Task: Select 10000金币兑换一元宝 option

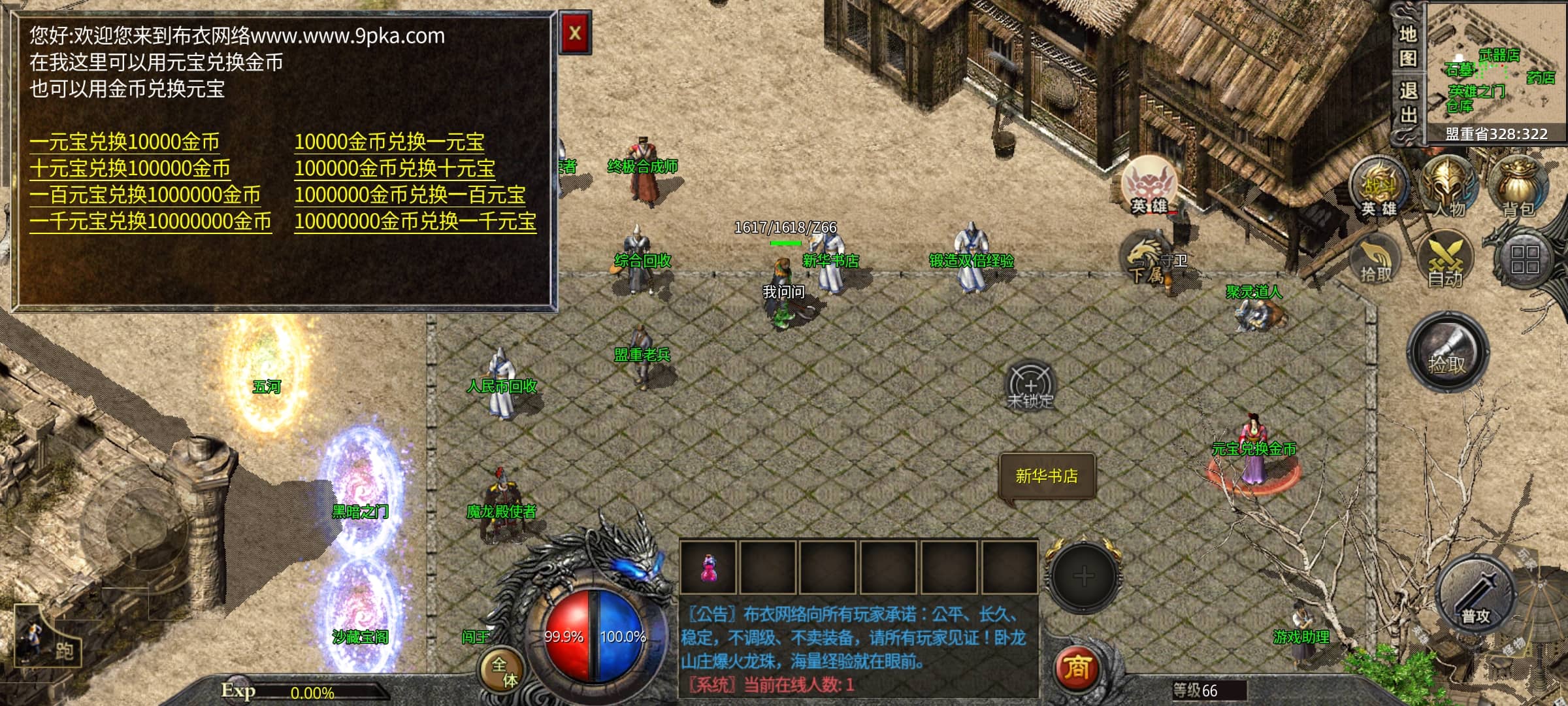Action: pos(389,142)
